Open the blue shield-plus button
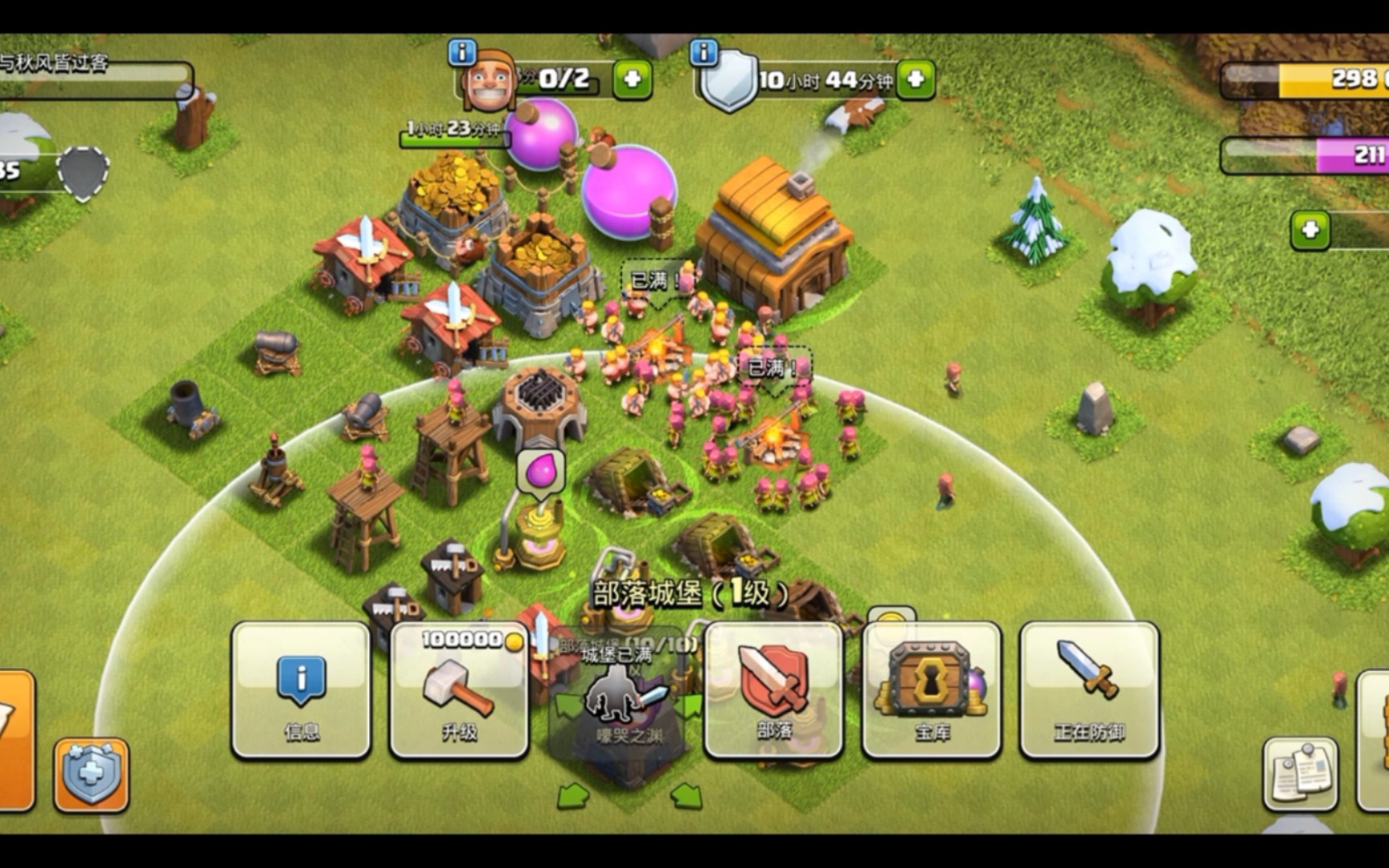Screen dimensions: 1389x868 pyautogui.click(x=91, y=775)
